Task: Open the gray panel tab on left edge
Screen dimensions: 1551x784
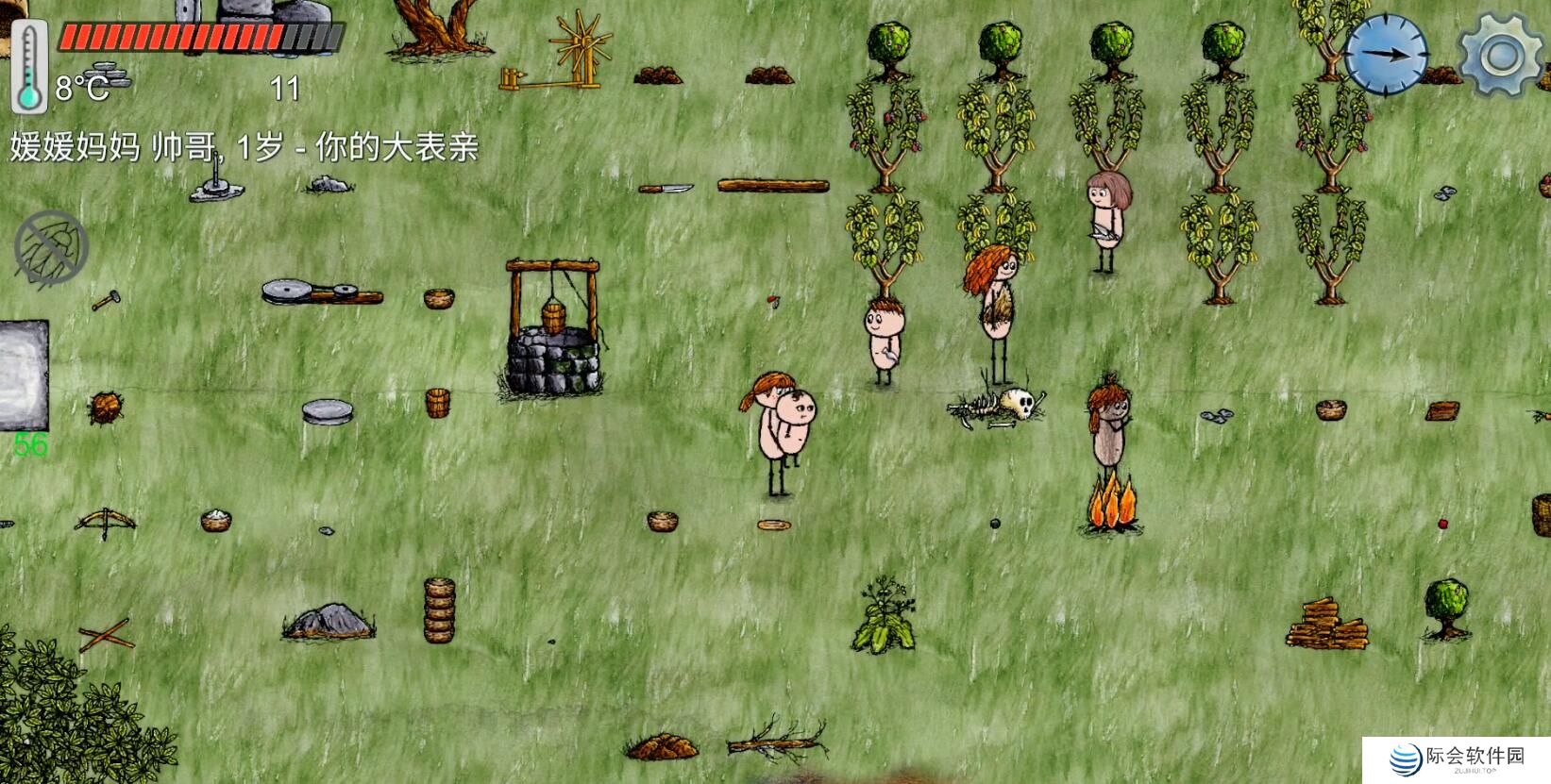Action: point(24,375)
